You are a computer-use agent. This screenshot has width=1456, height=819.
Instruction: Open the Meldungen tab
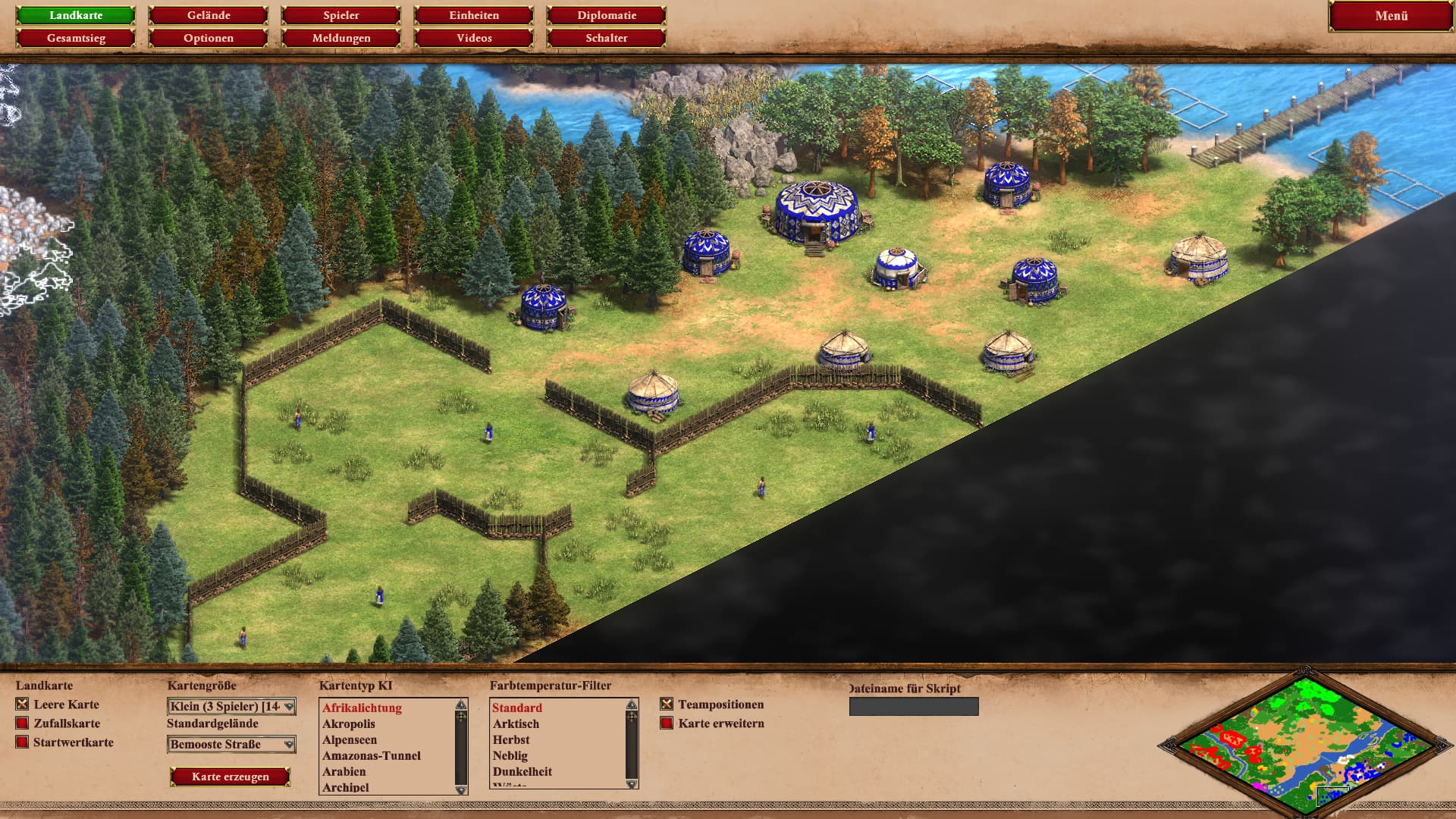coord(341,38)
